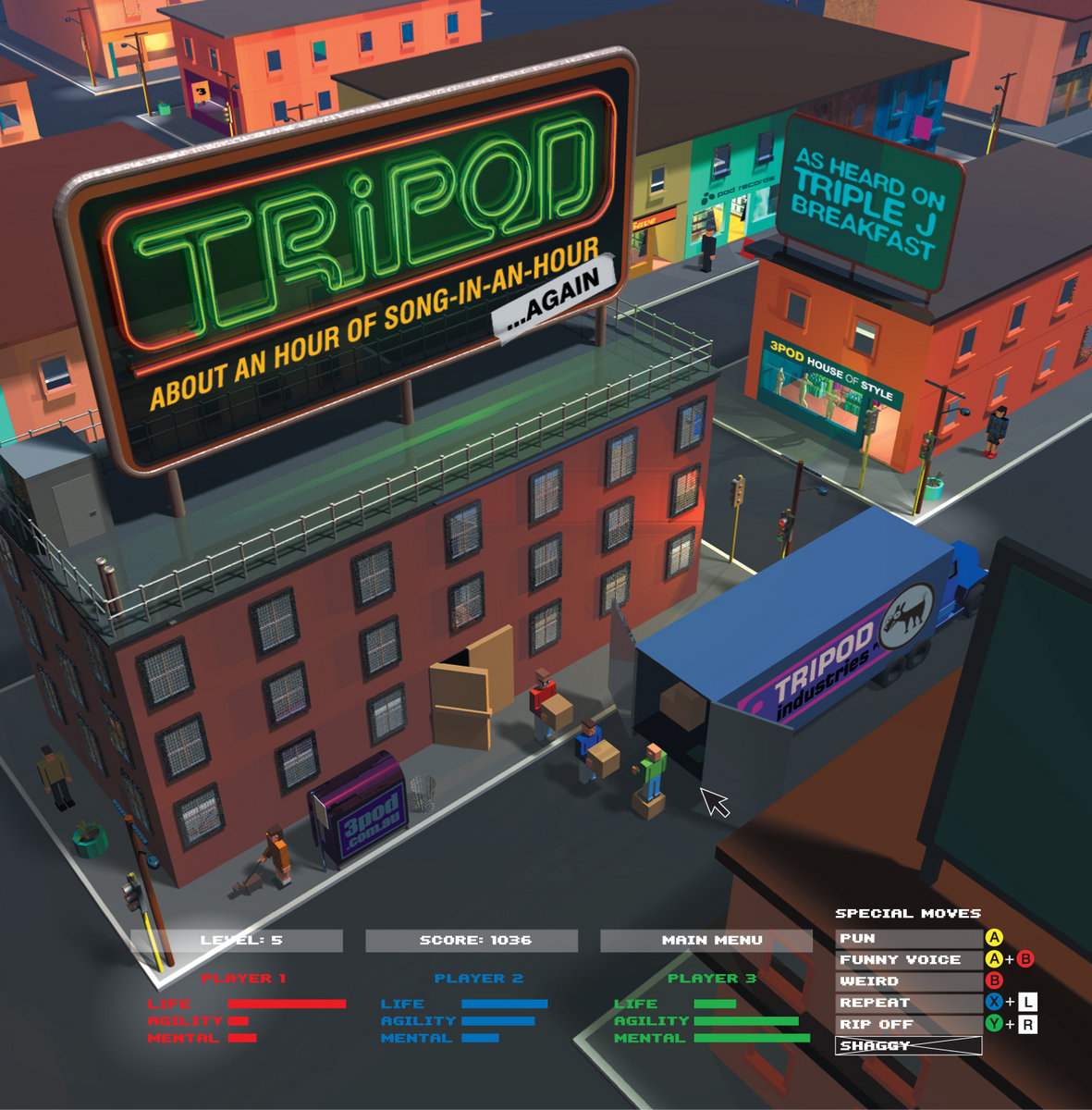This screenshot has height=1110, width=1092.
Task: Choose the Funny Voice special move
Action: click(x=907, y=960)
